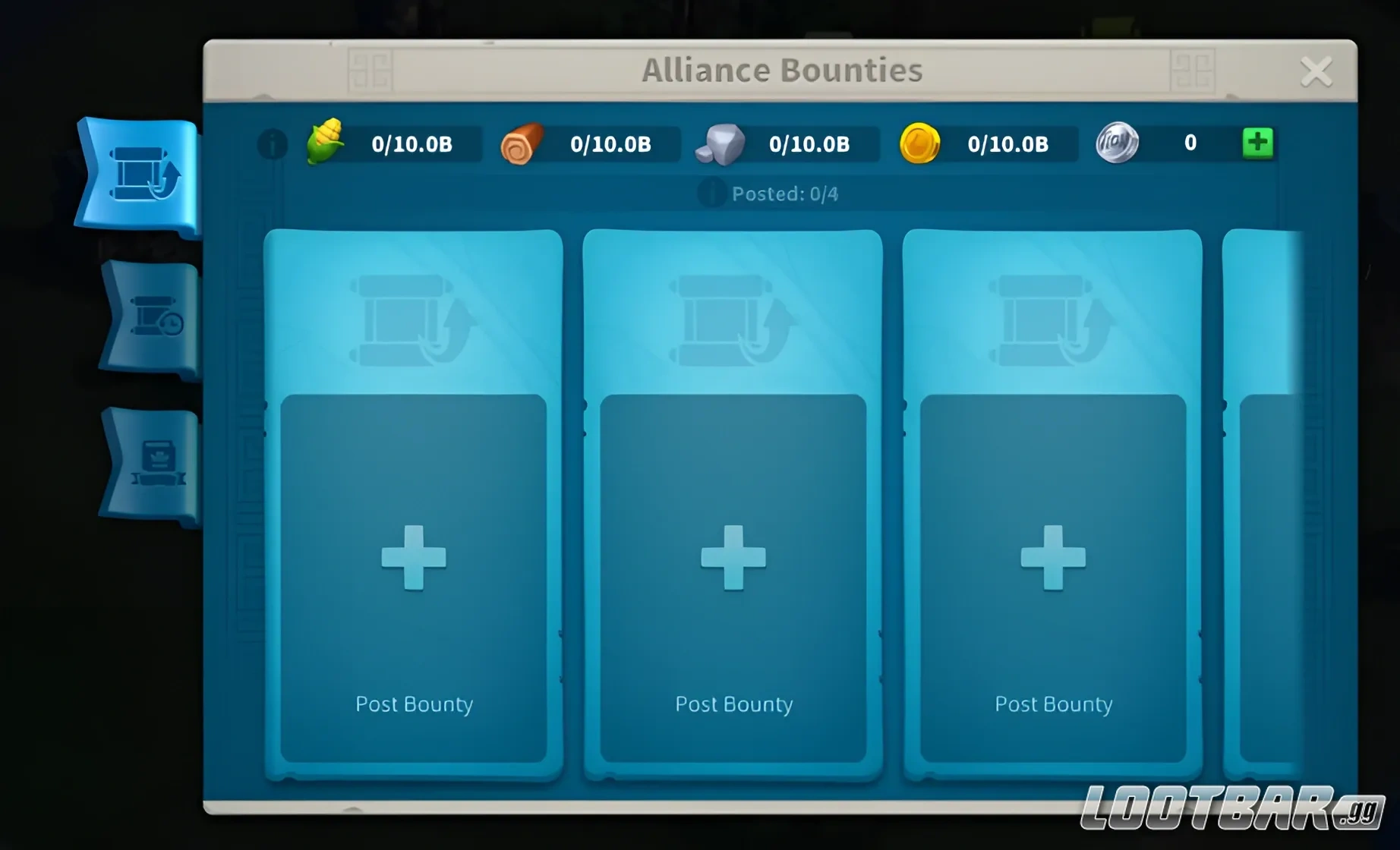This screenshot has height=850, width=1400.
Task: Click the corn 0/10.0B quota counter
Action: click(x=412, y=144)
